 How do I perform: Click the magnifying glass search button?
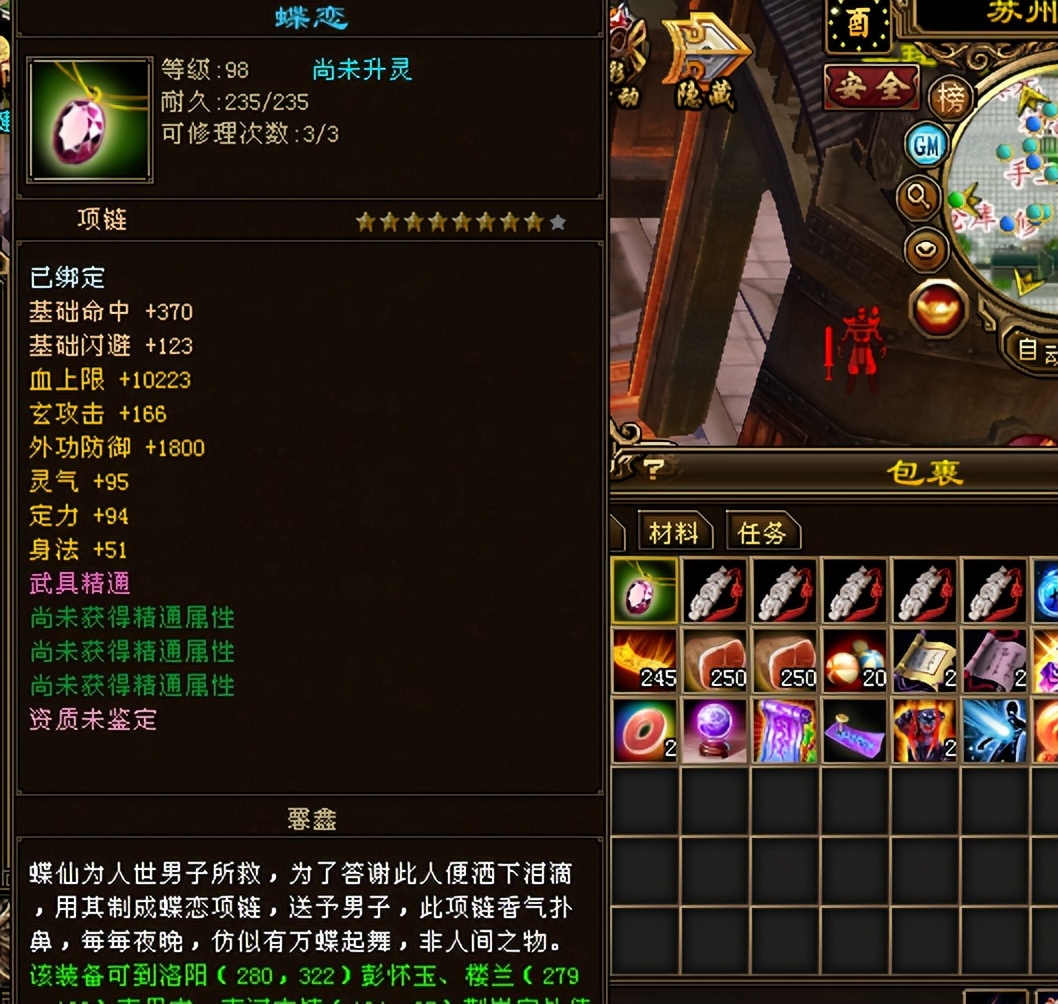[918, 197]
